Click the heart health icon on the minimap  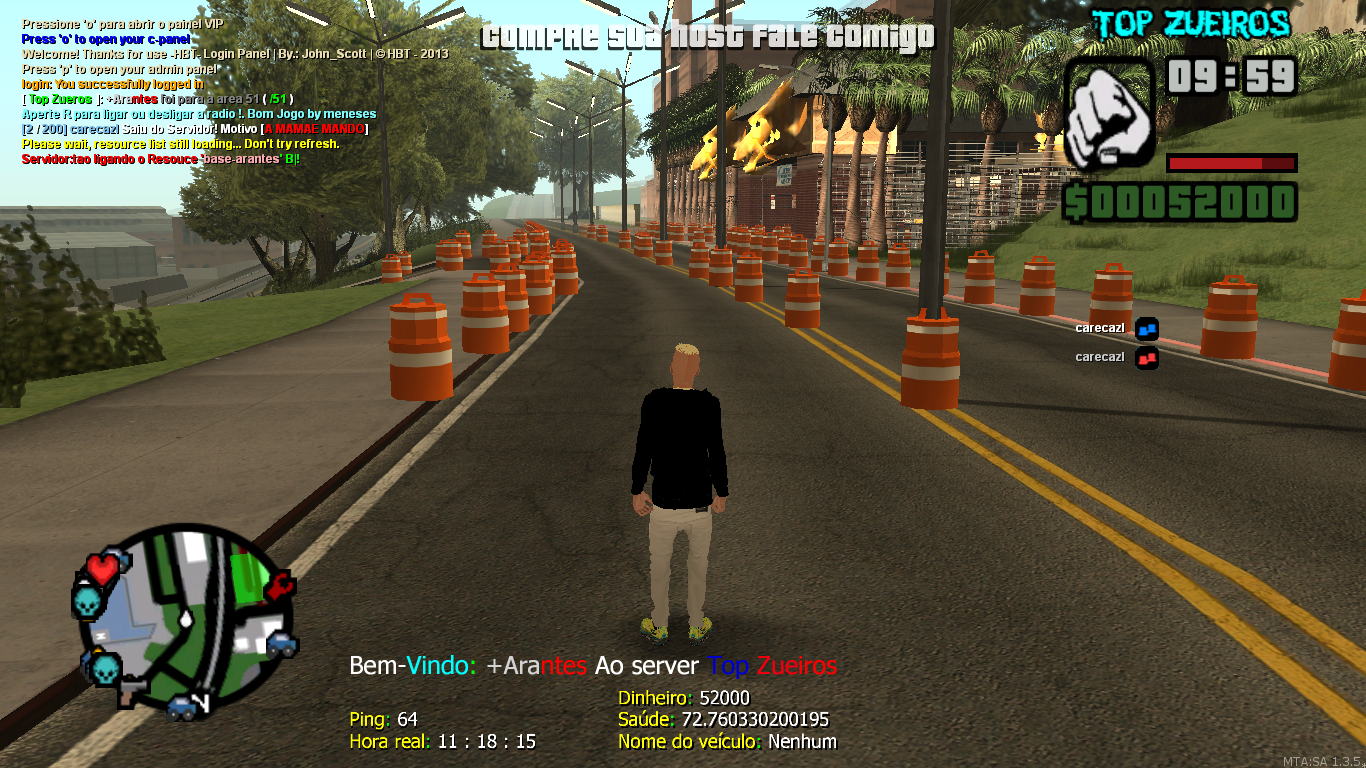(x=102, y=570)
